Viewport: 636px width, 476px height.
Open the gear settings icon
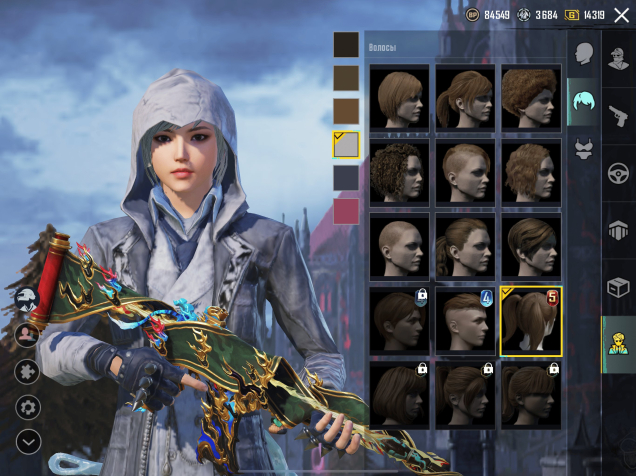pos(27,407)
